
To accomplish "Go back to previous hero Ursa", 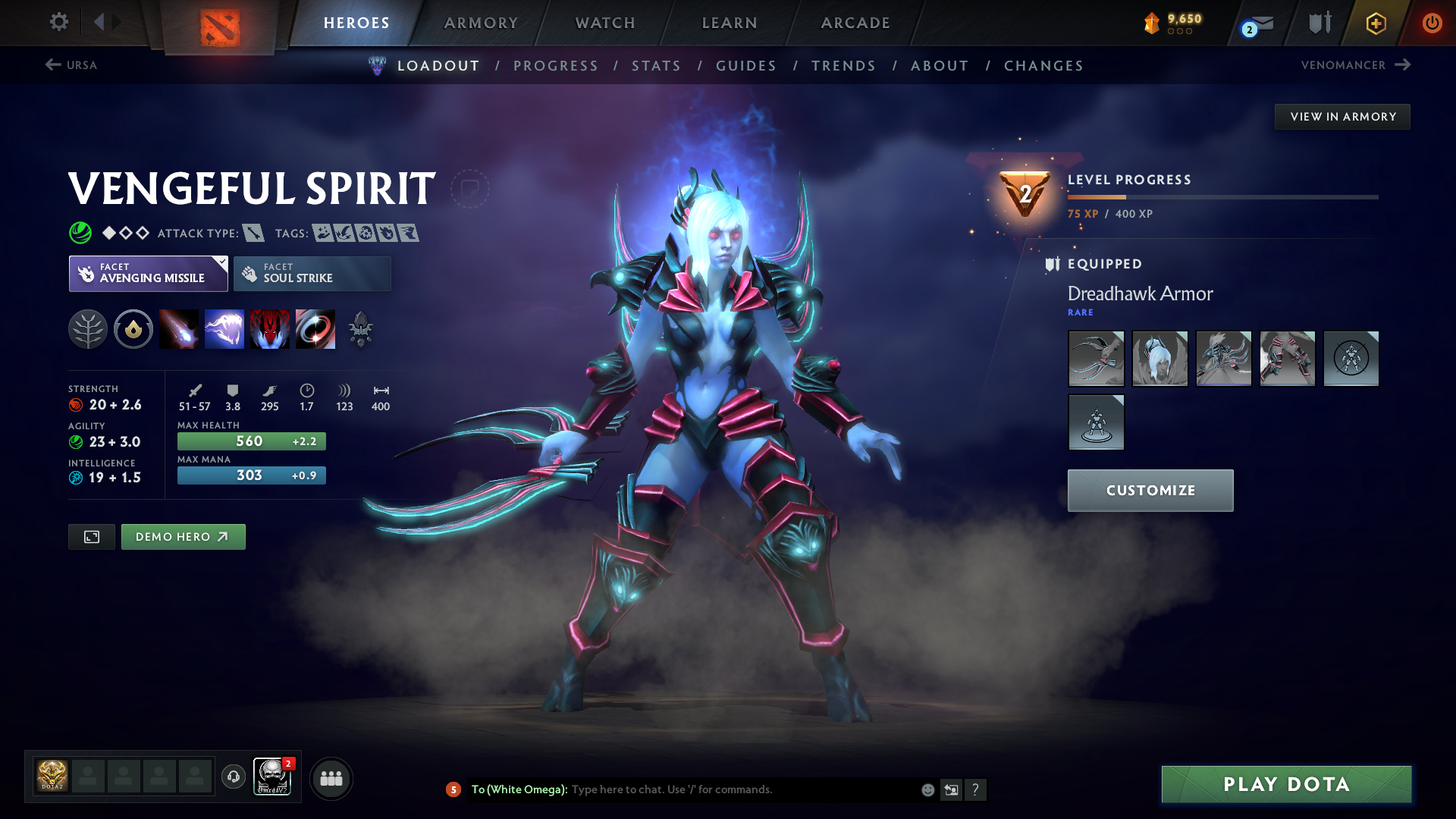I will [x=71, y=65].
